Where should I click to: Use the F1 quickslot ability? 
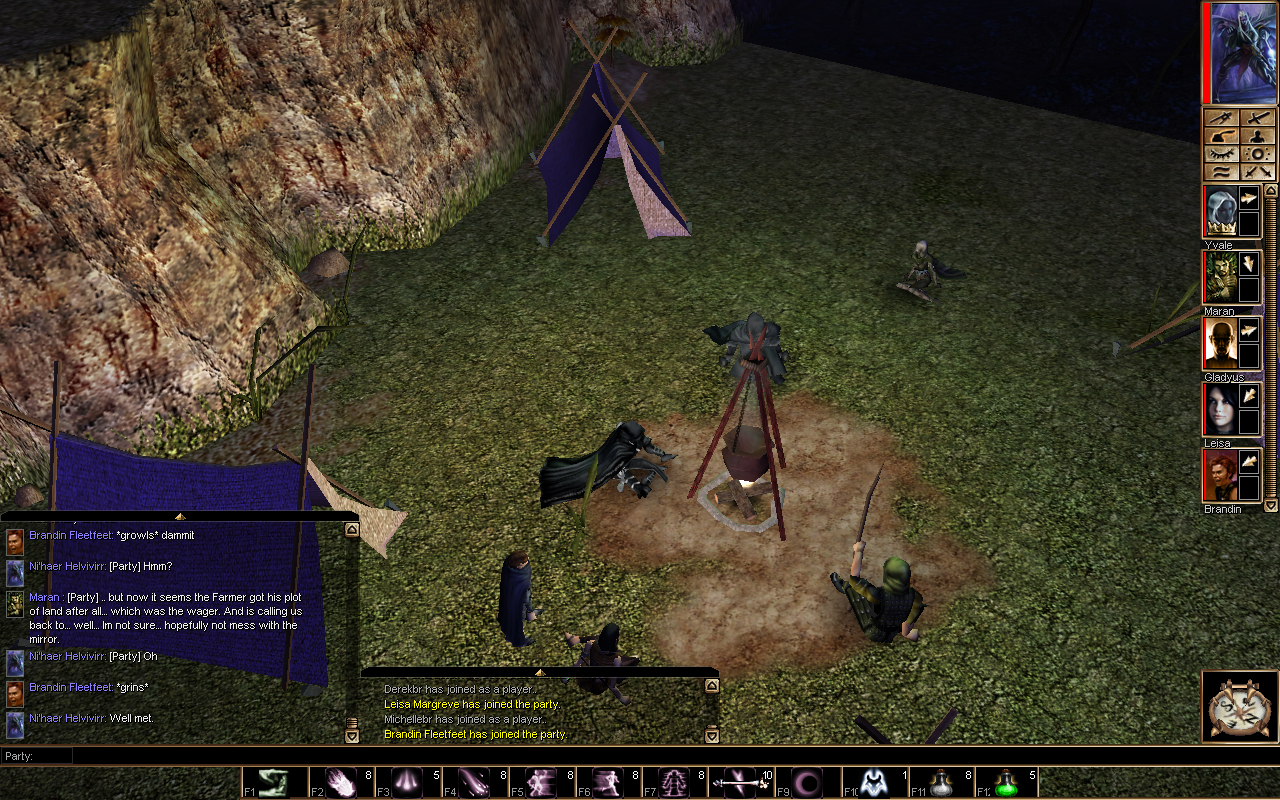pyautogui.click(x=274, y=782)
